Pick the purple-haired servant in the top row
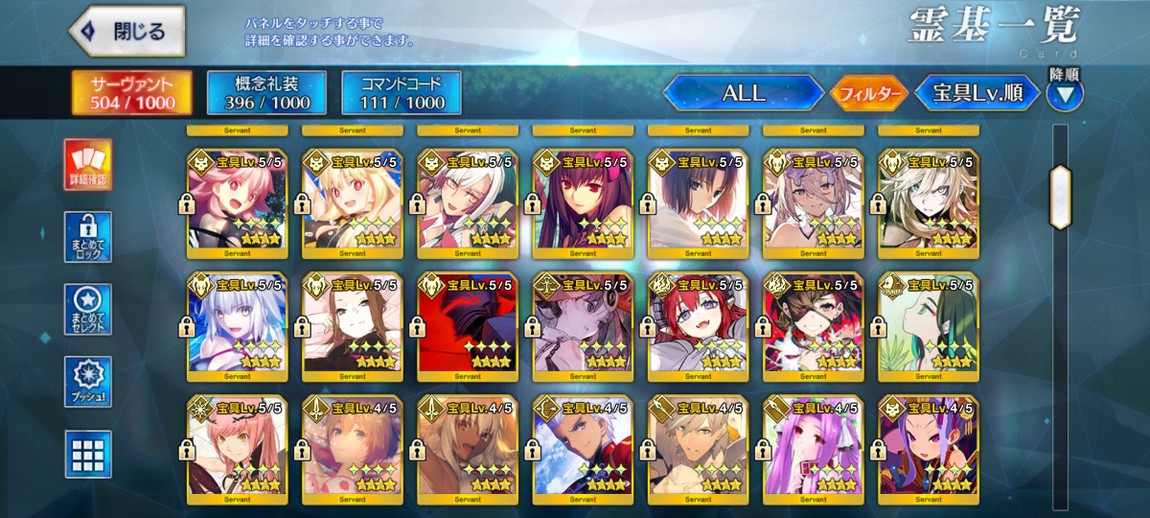The height and width of the screenshot is (518, 1150). 583,201
